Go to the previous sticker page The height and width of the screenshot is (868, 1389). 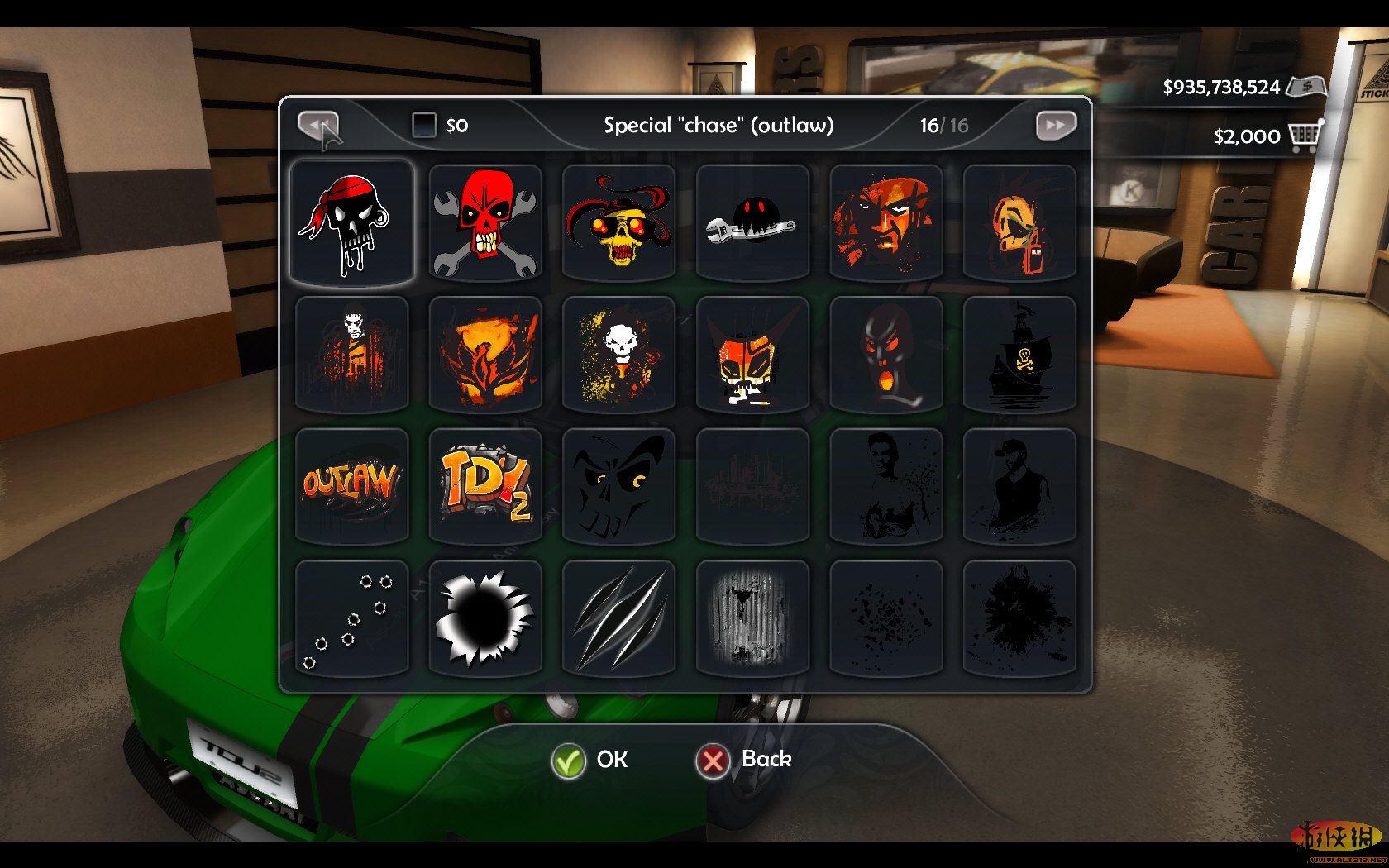click(318, 126)
